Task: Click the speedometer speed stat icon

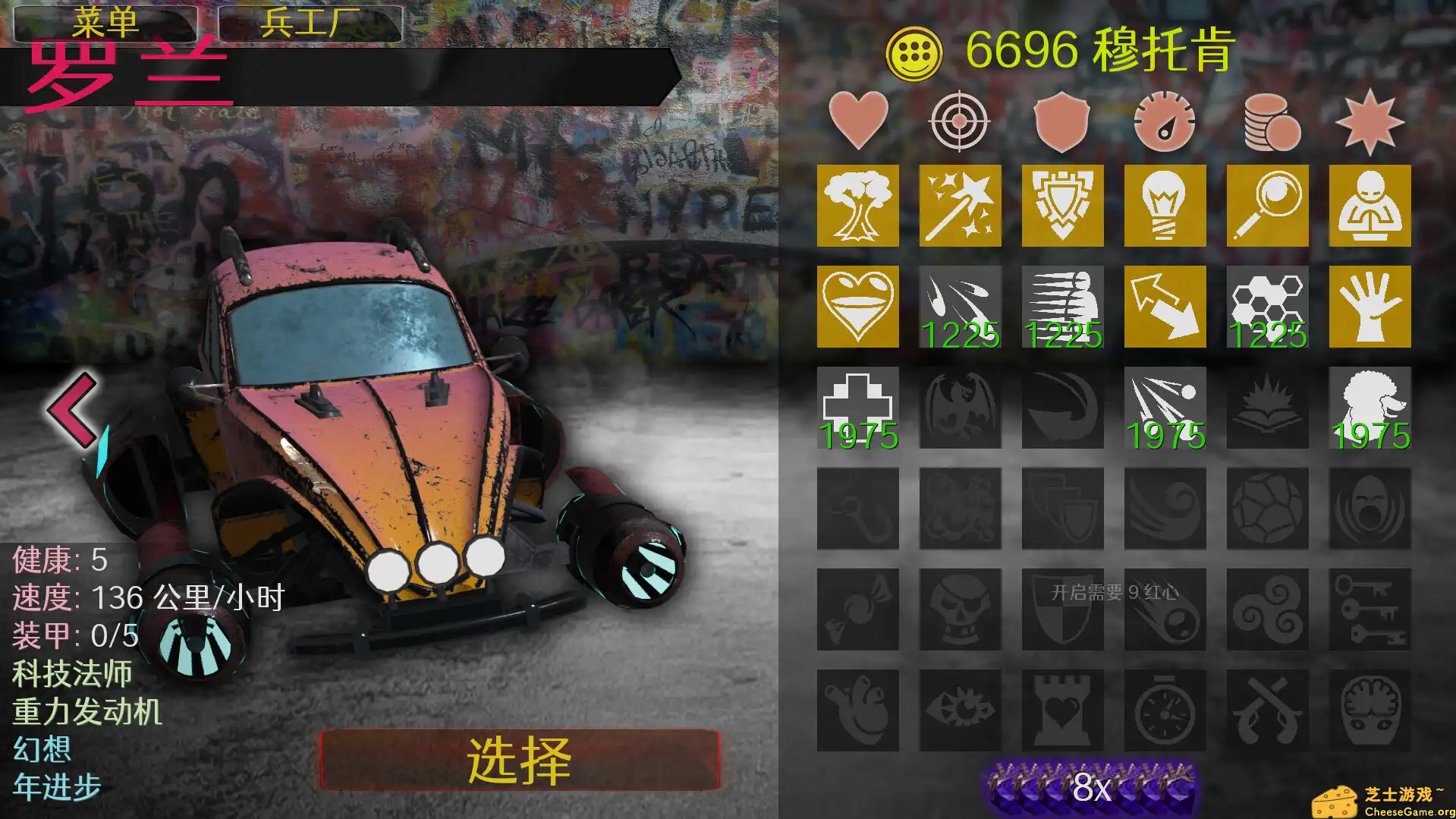Action: 1165,121
